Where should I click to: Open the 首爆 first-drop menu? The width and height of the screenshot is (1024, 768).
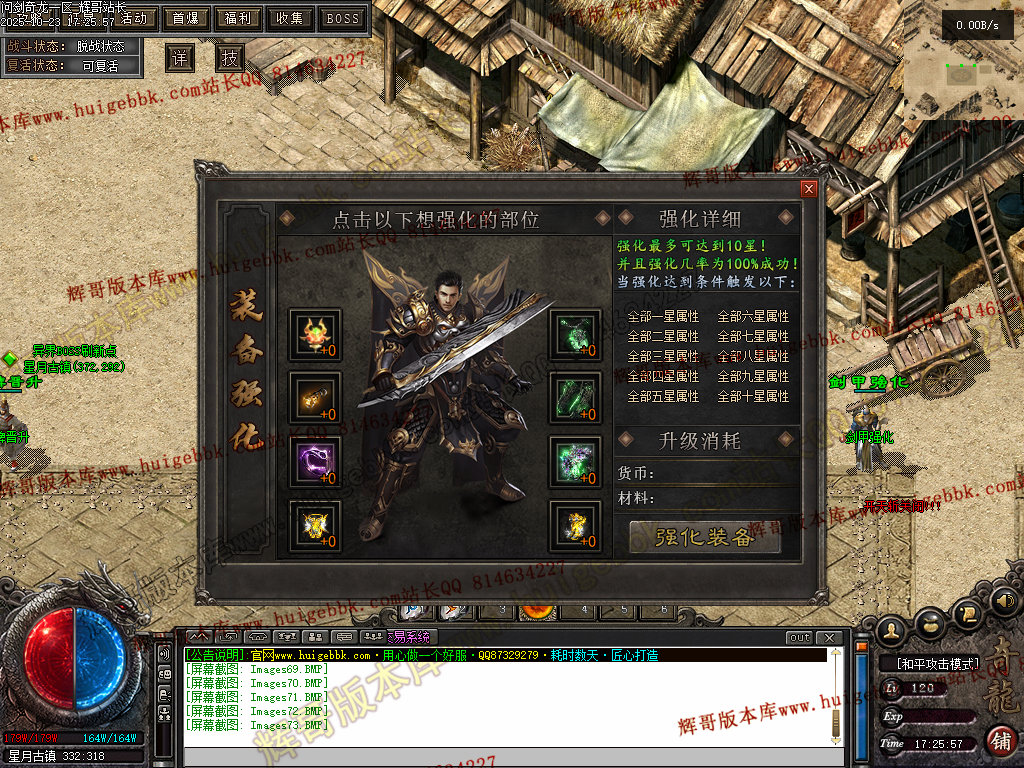coord(185,18)
